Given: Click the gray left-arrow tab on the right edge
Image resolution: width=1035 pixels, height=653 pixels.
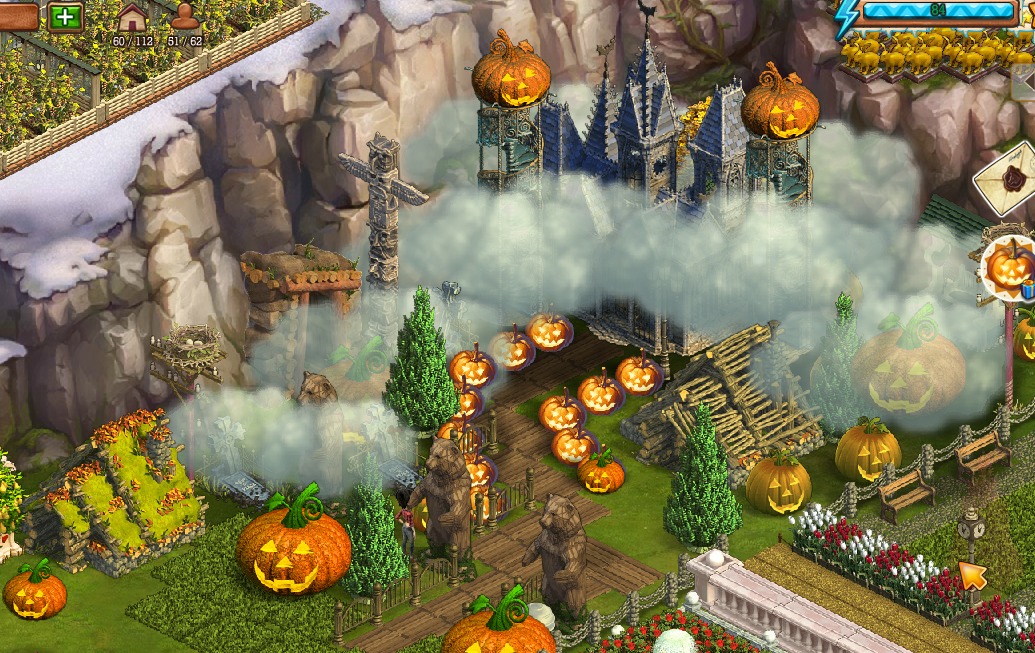Looking at the screenshot, I should click(x=1025, y=83).
